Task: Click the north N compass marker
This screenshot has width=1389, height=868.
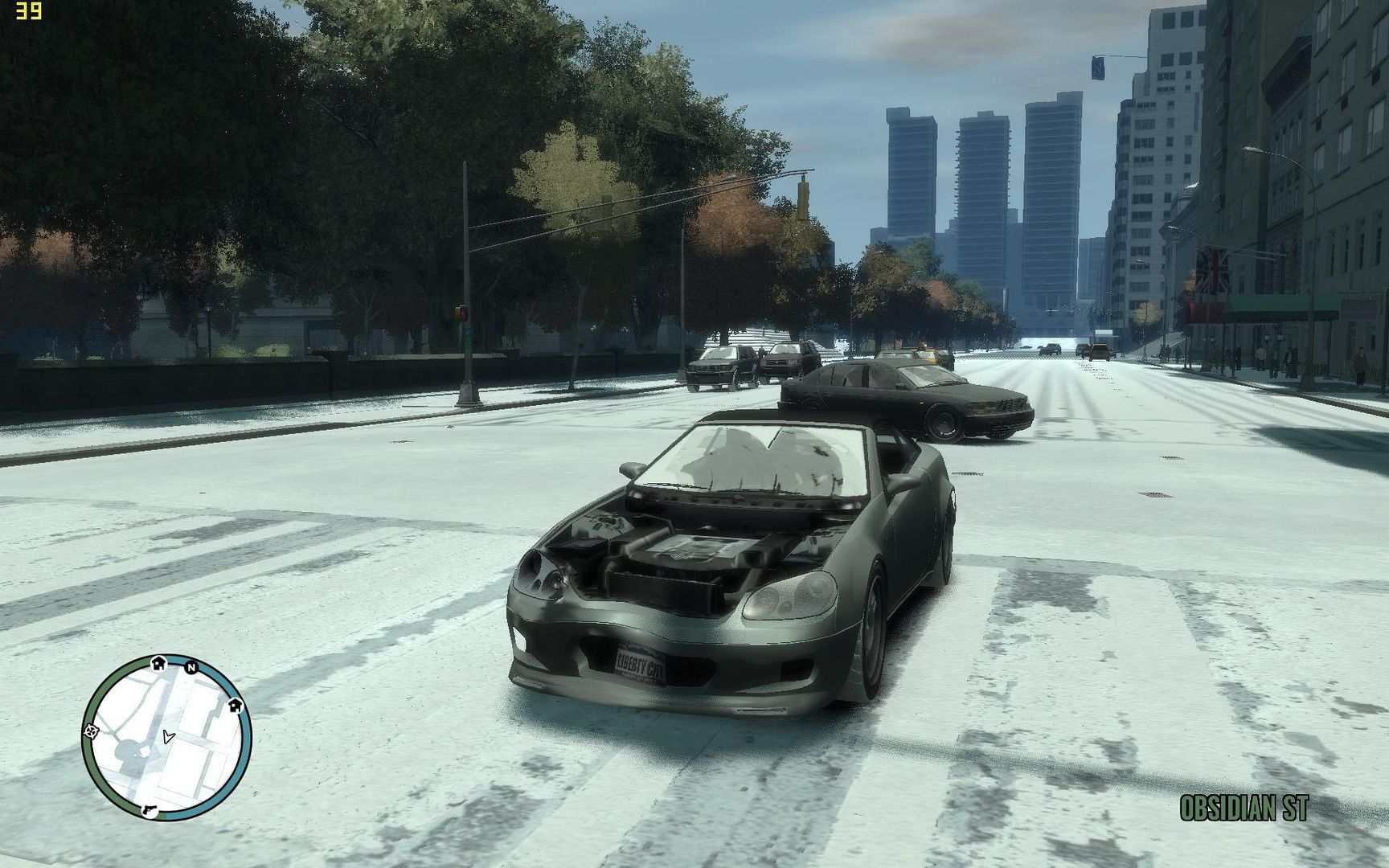Action: [191, 667]
